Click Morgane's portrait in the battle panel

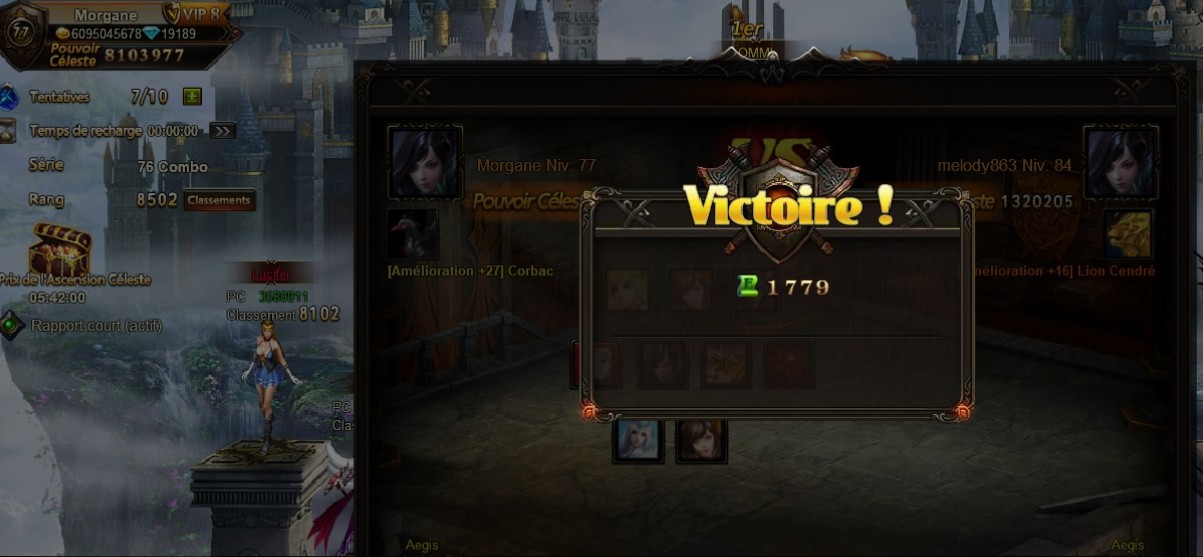click(425, 162)
